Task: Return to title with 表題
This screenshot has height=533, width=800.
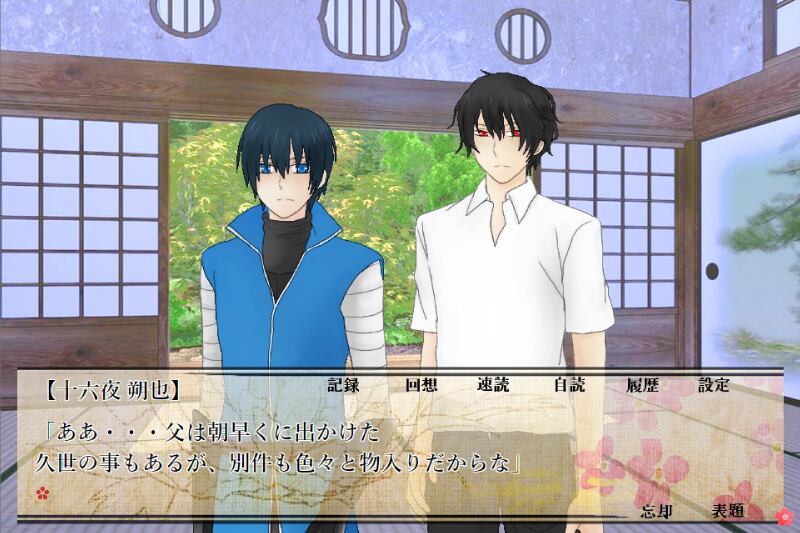Action: point(727,510)
